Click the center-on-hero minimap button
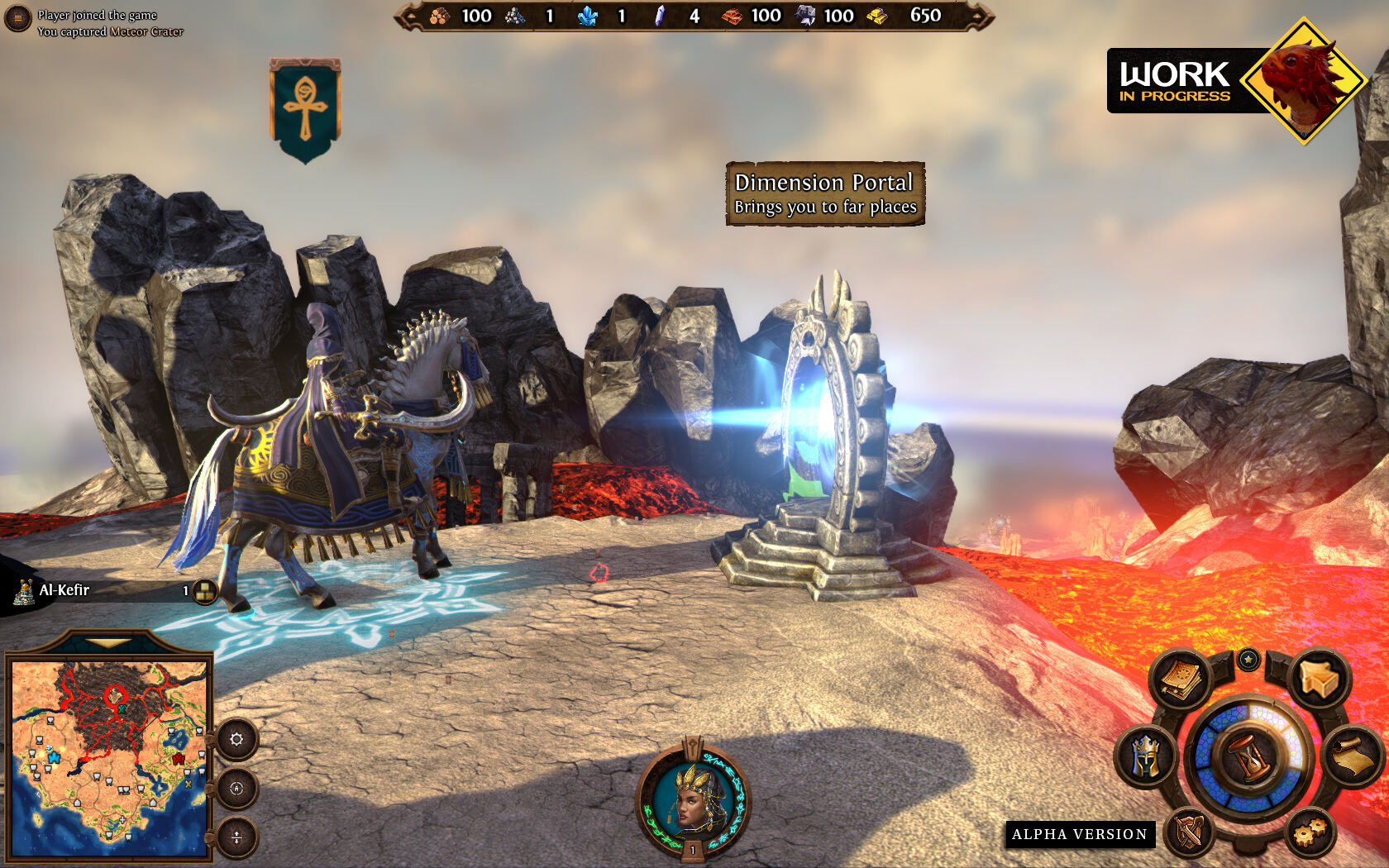 coord(236,789)
